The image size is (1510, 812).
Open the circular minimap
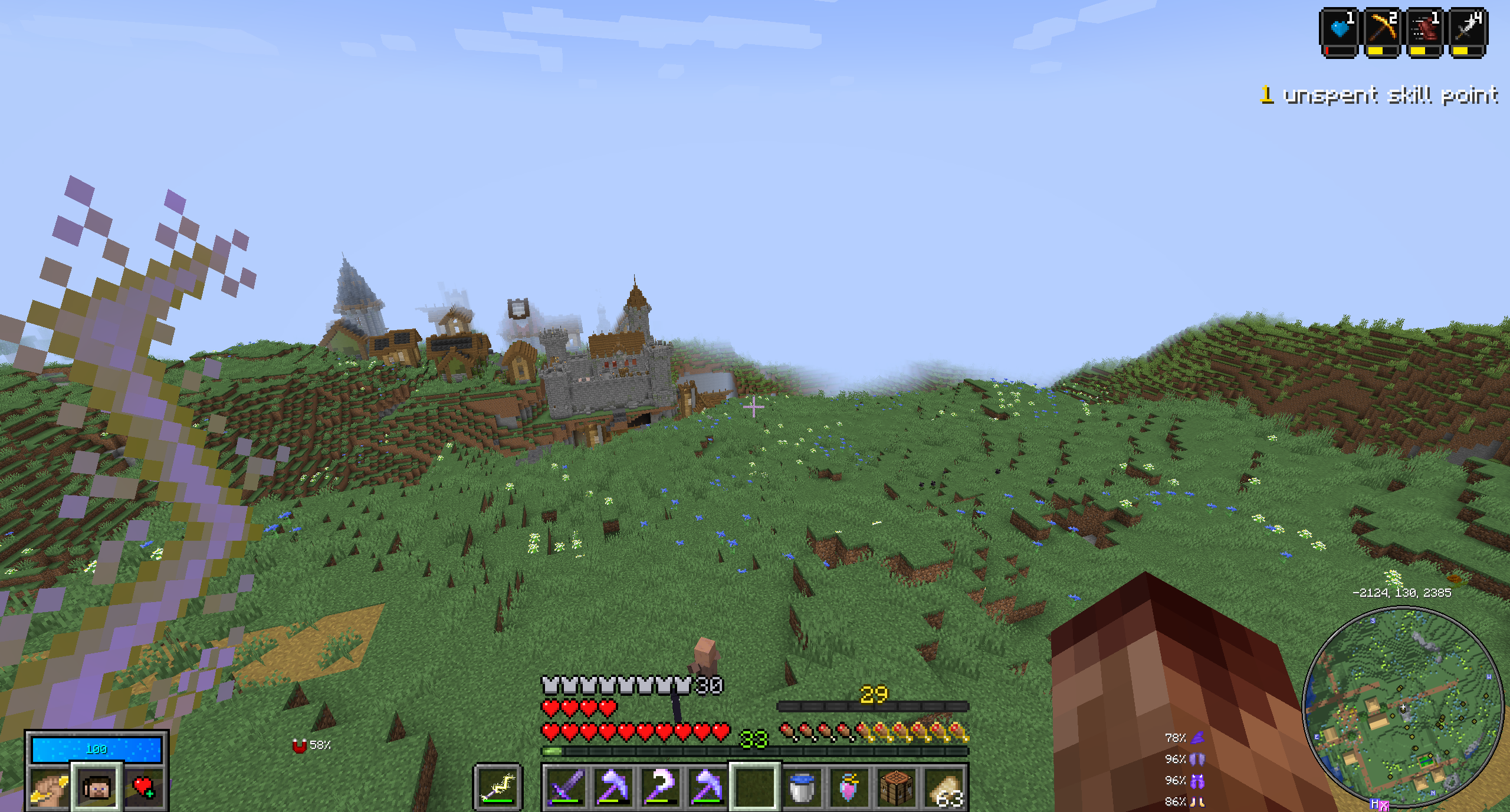tap(1401, 706)
